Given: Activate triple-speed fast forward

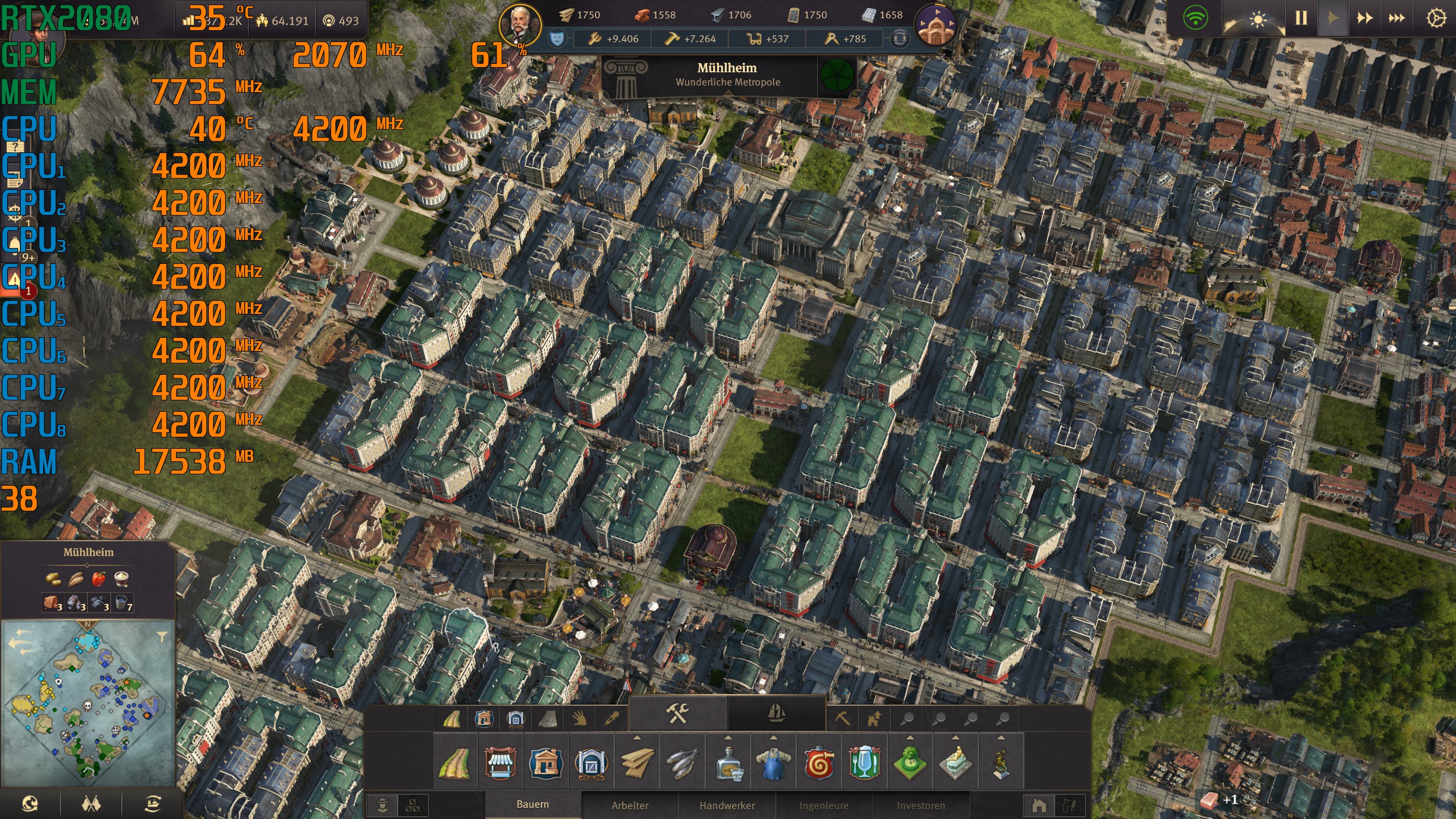Looking at the screenshot, I should coord(1396,17).
